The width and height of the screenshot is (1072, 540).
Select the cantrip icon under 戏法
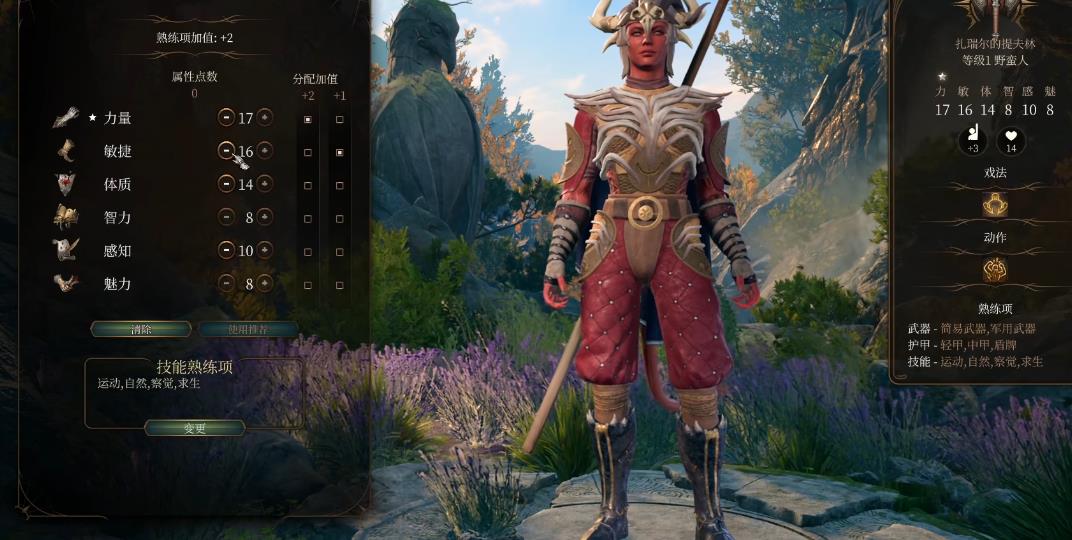click(994, 204)
